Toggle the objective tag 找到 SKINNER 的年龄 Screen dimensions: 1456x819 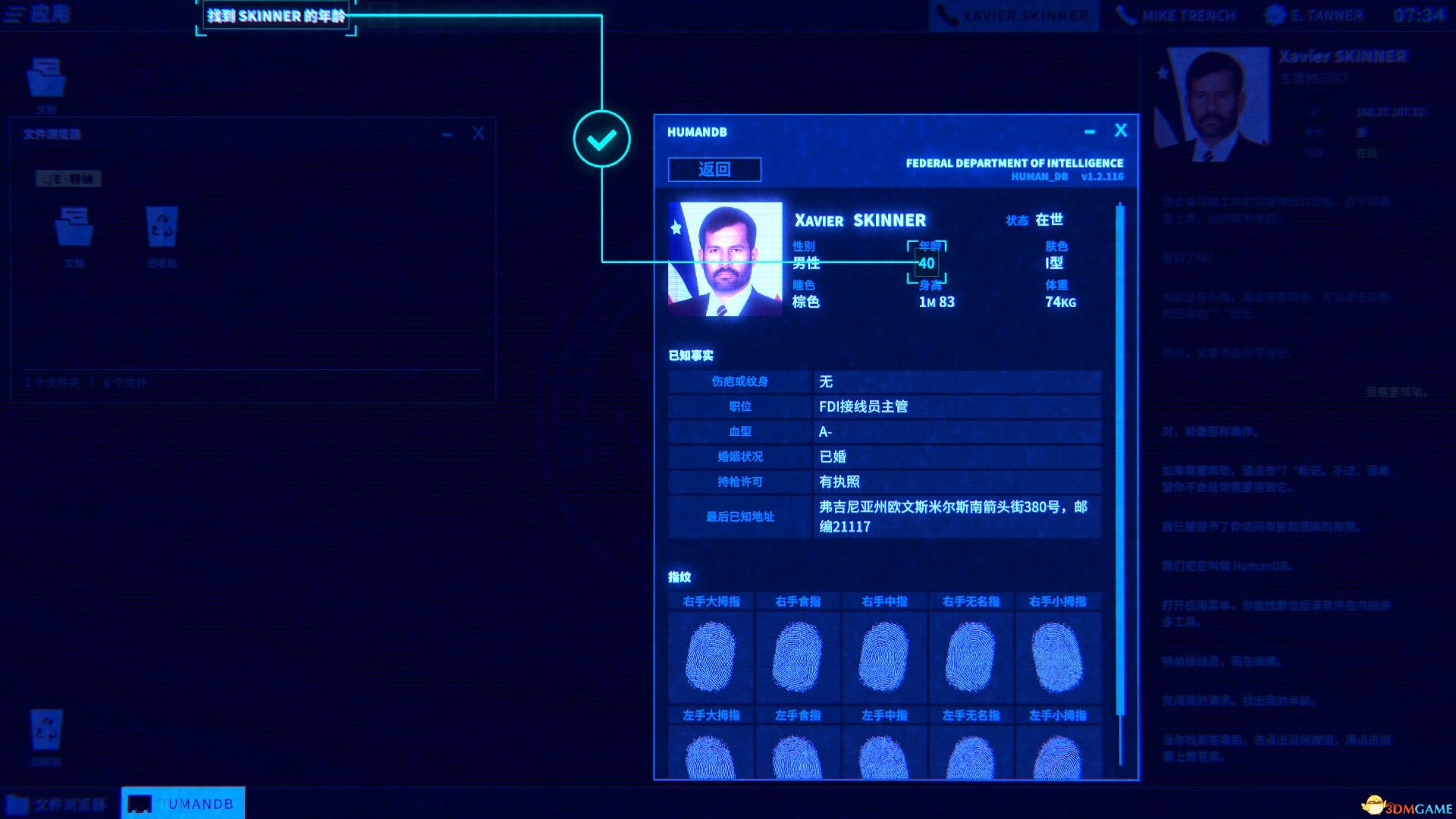click(275, 15)
